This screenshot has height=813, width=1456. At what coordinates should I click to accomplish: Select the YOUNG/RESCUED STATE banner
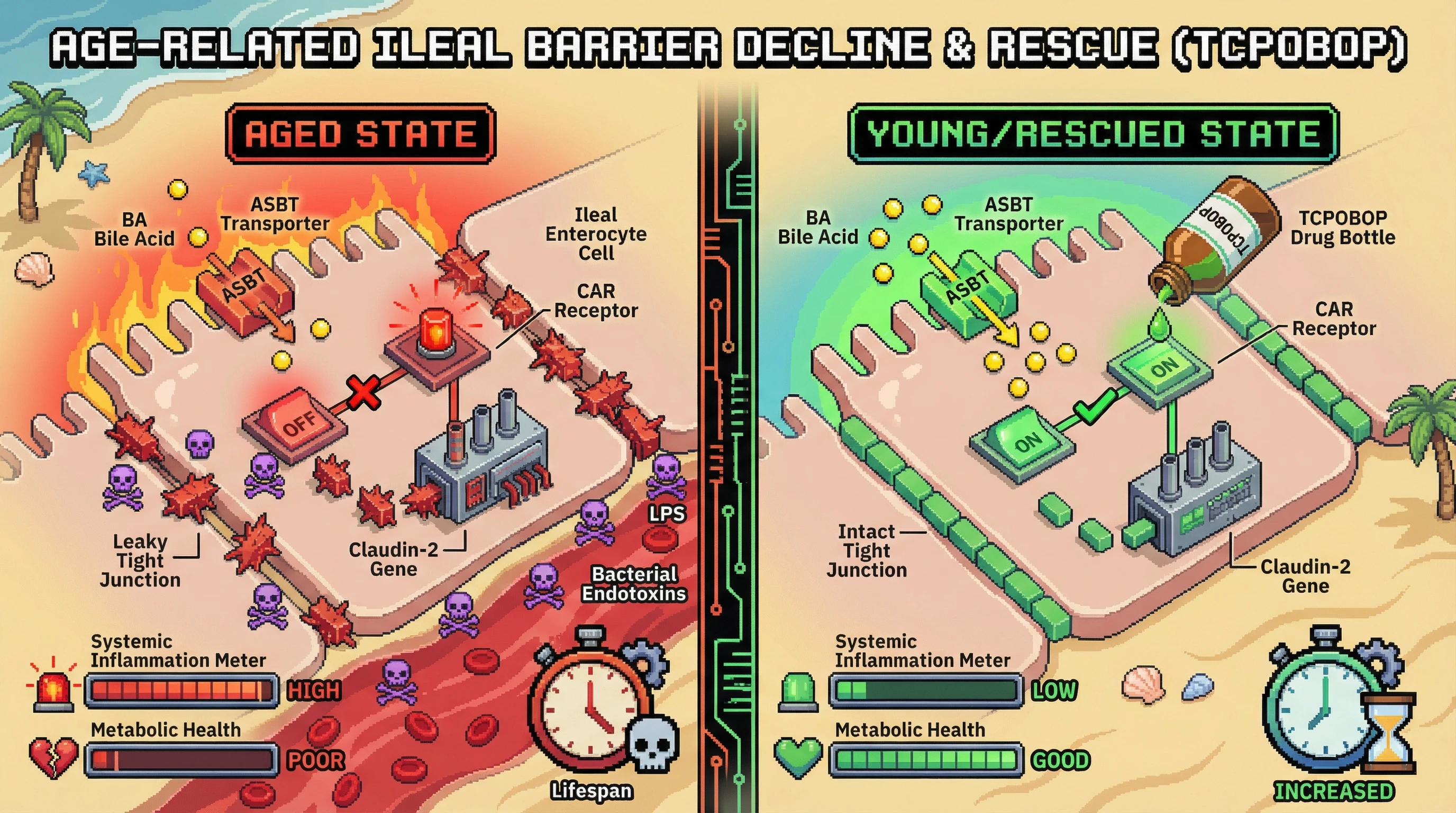(x=1093, y=134)
